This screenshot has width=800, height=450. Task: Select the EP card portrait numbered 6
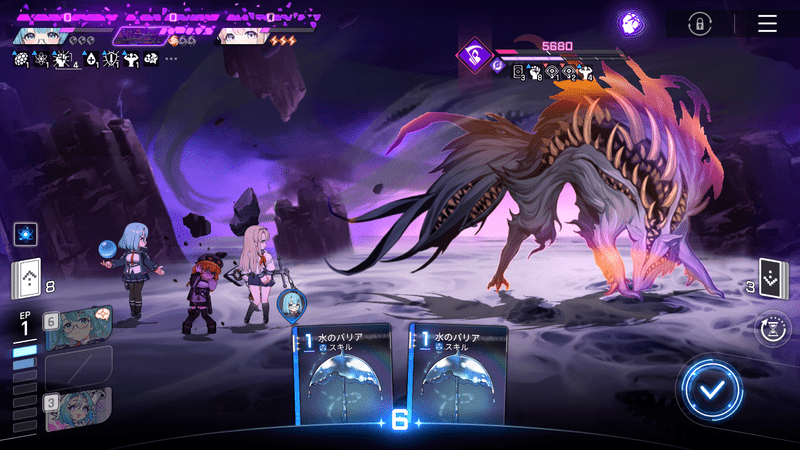(78, 326)
